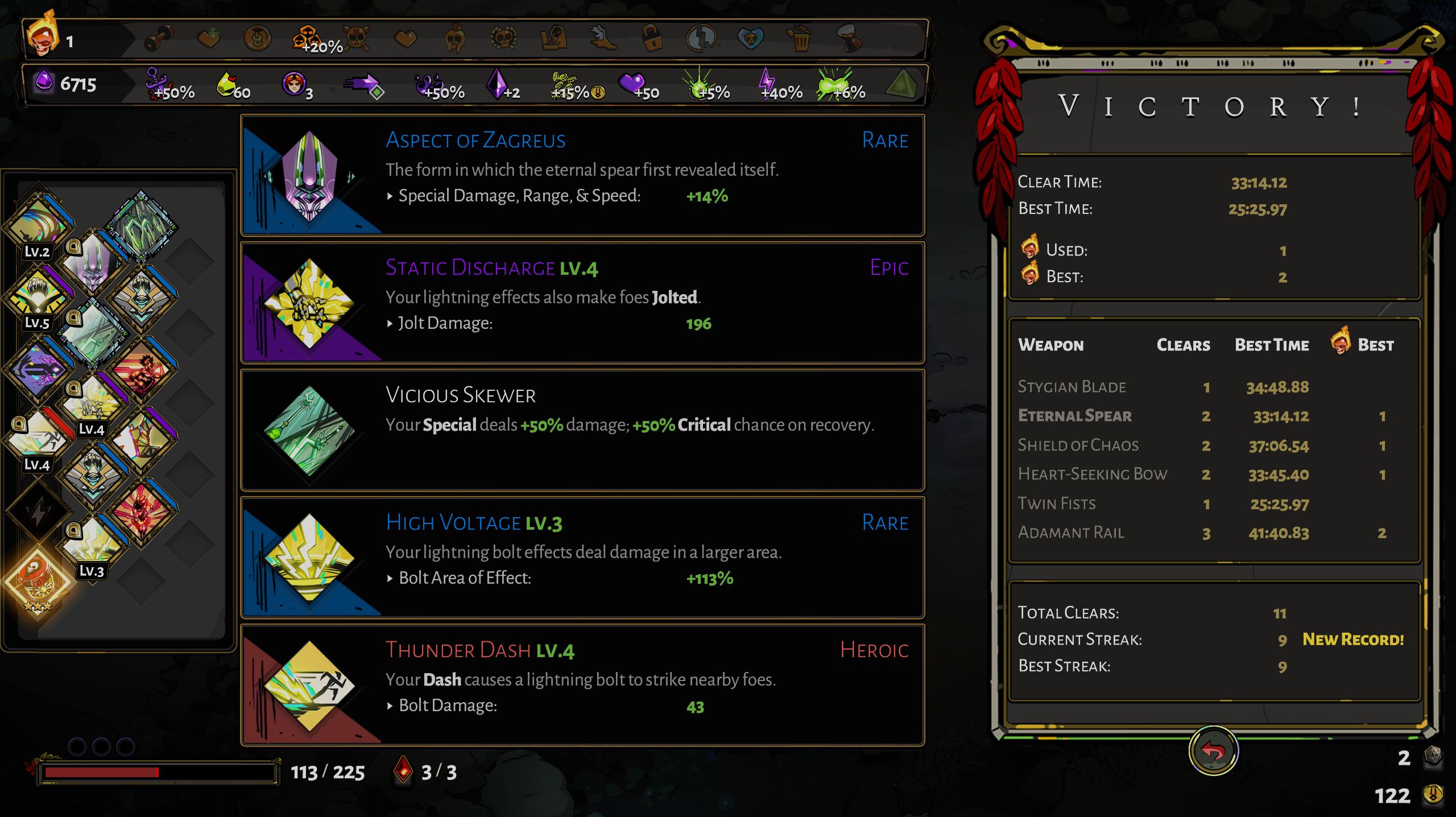The width and height of the screenshot is (1456, 817).
Task: Click the purple heart +50 talent icon
Action: [x=632, y=84]
